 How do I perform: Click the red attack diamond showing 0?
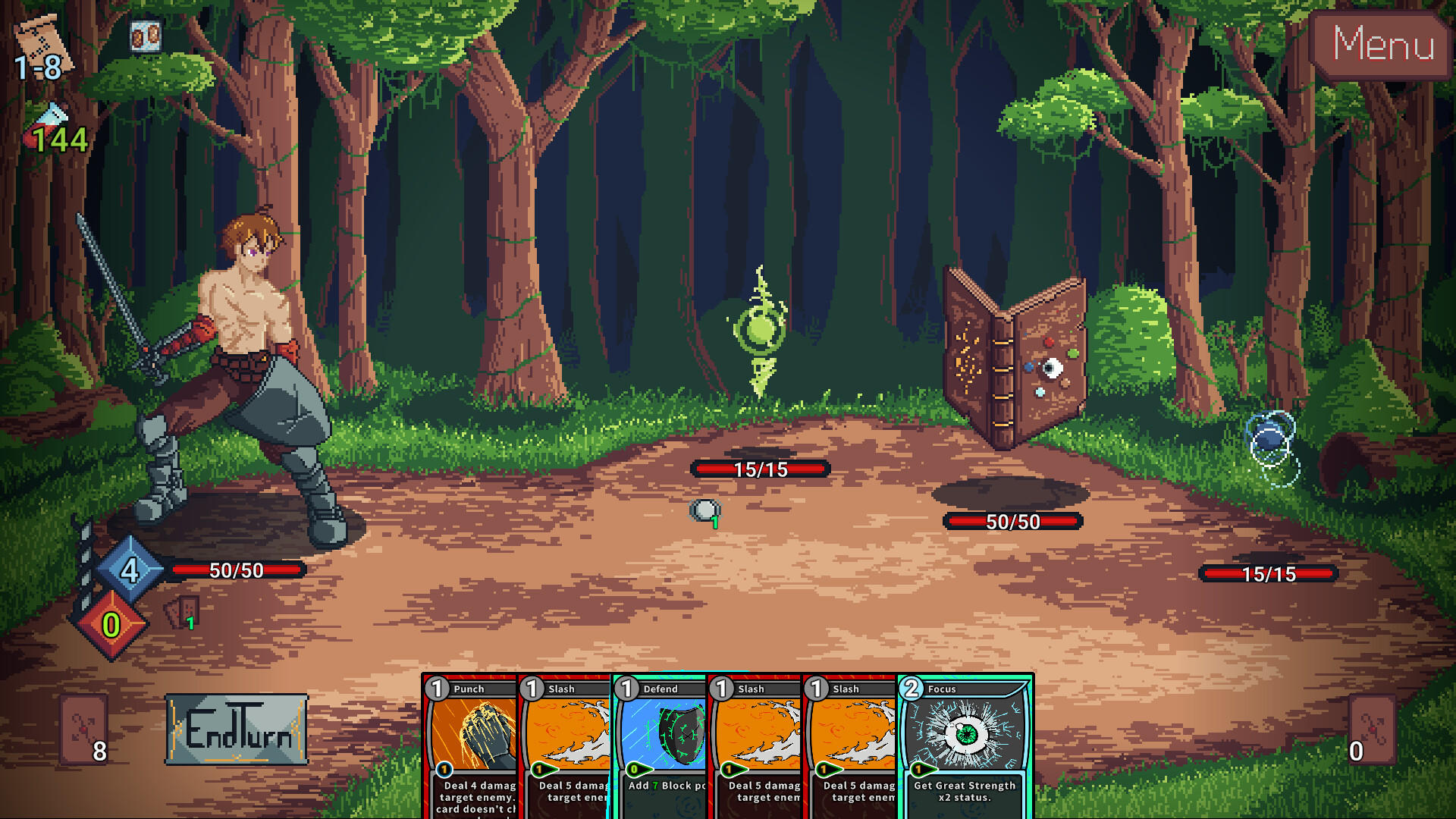click(x=111, y=625)
